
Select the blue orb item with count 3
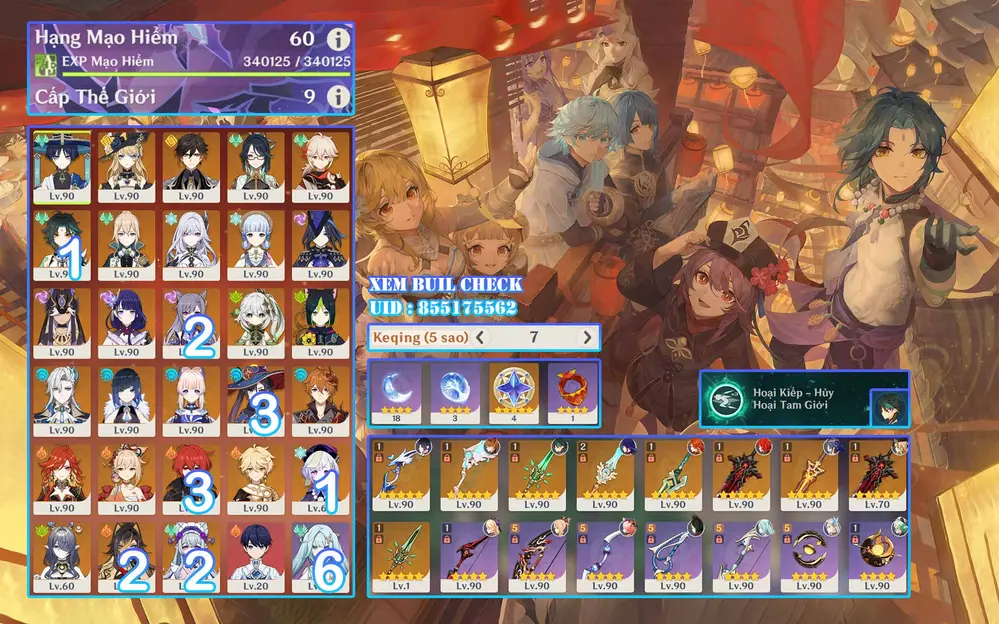tap(453, 389)
